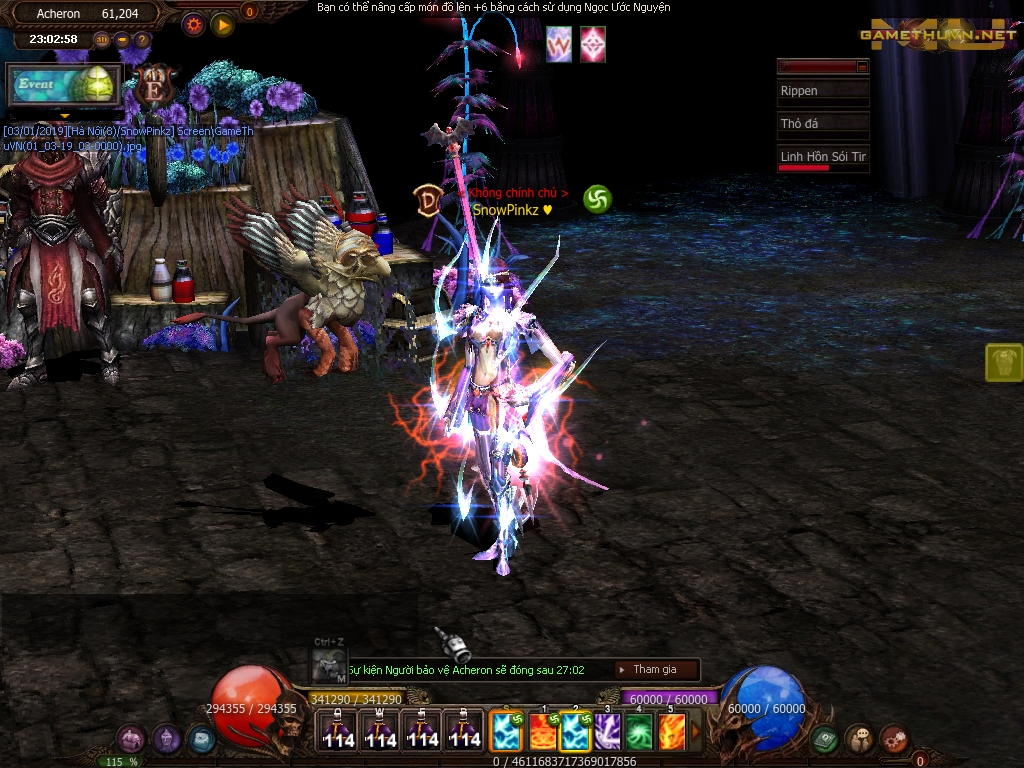Activate the green swirl skill in slot 4

[x=639, y=732]
